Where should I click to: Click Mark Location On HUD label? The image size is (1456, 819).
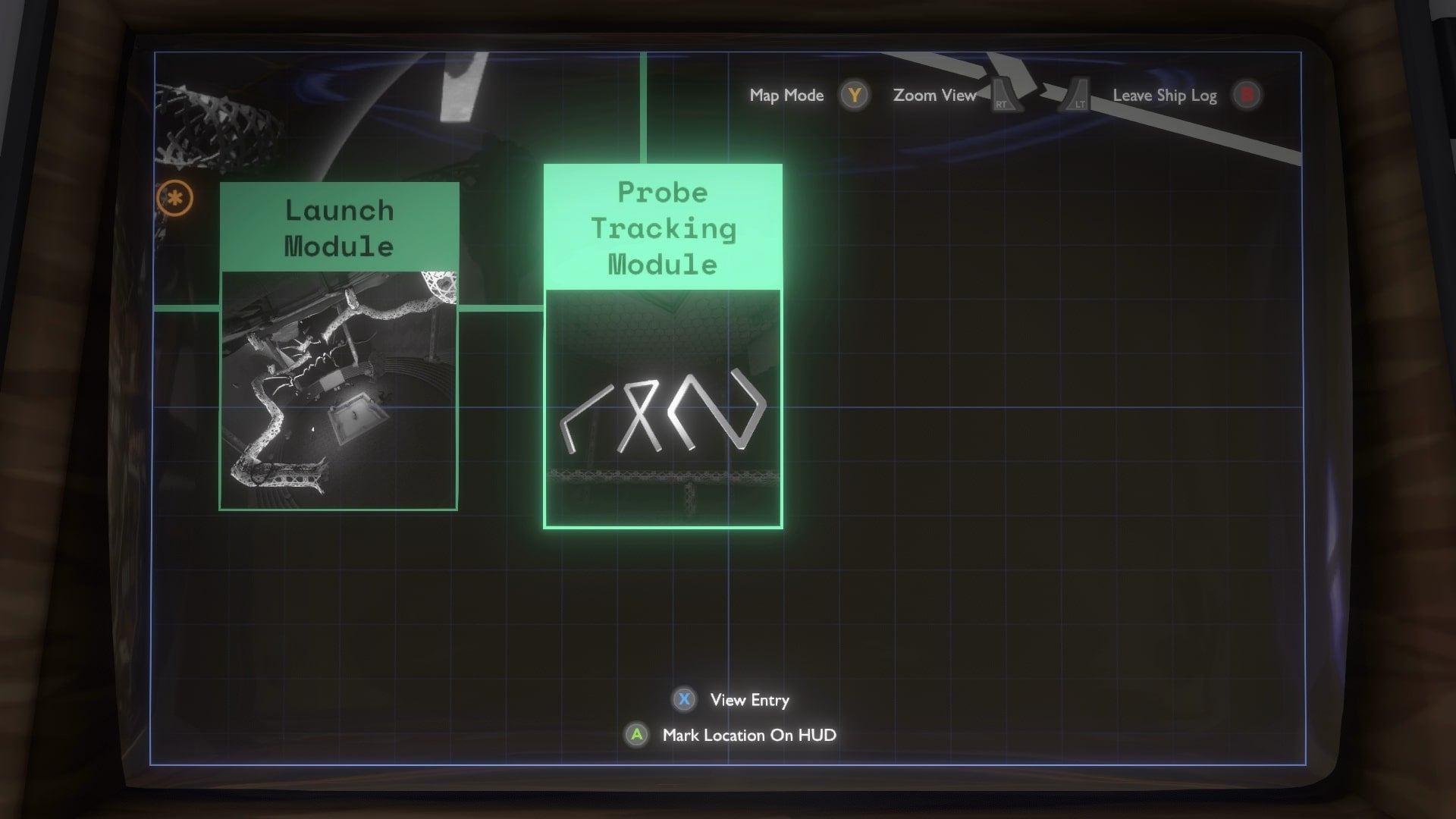pyautogui.click(x=748, y=735)
